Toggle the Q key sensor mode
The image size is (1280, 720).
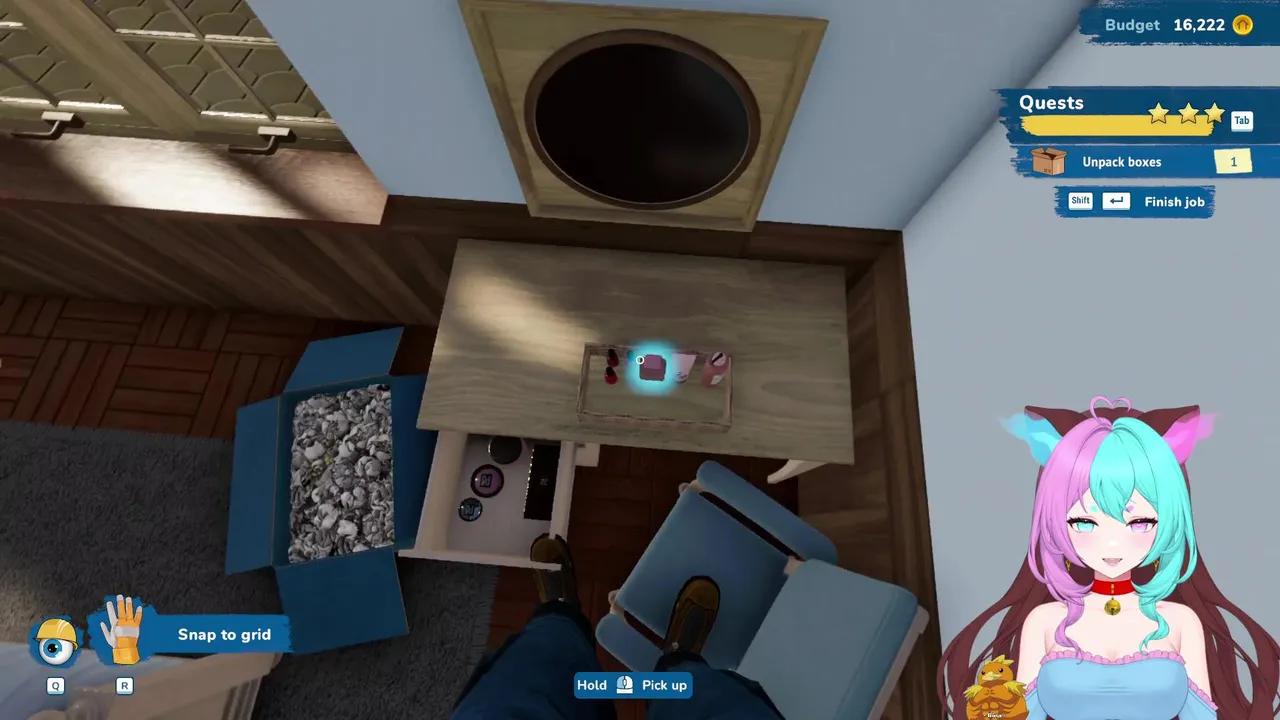[55, 685]
